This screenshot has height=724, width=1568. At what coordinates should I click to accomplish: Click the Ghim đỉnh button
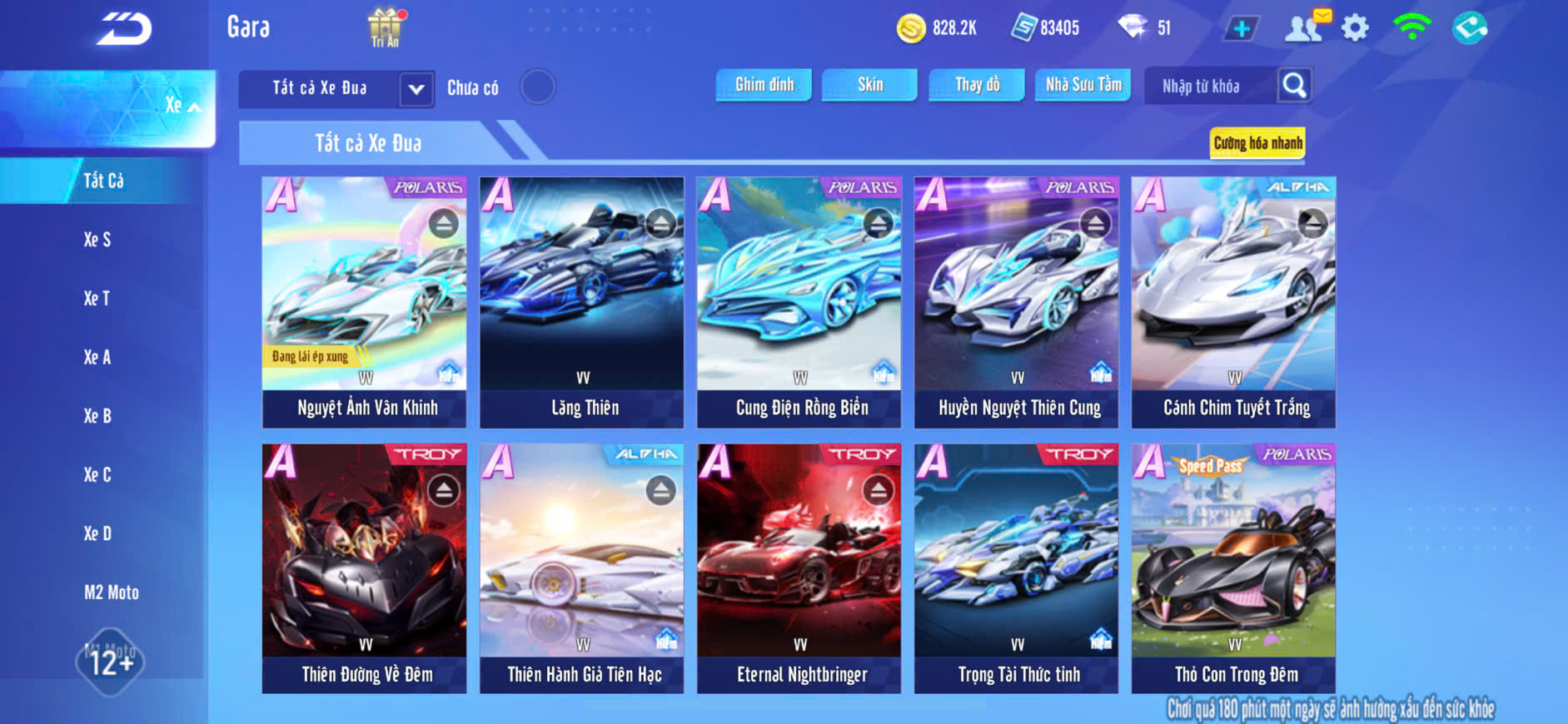click(x=764, y=85)
